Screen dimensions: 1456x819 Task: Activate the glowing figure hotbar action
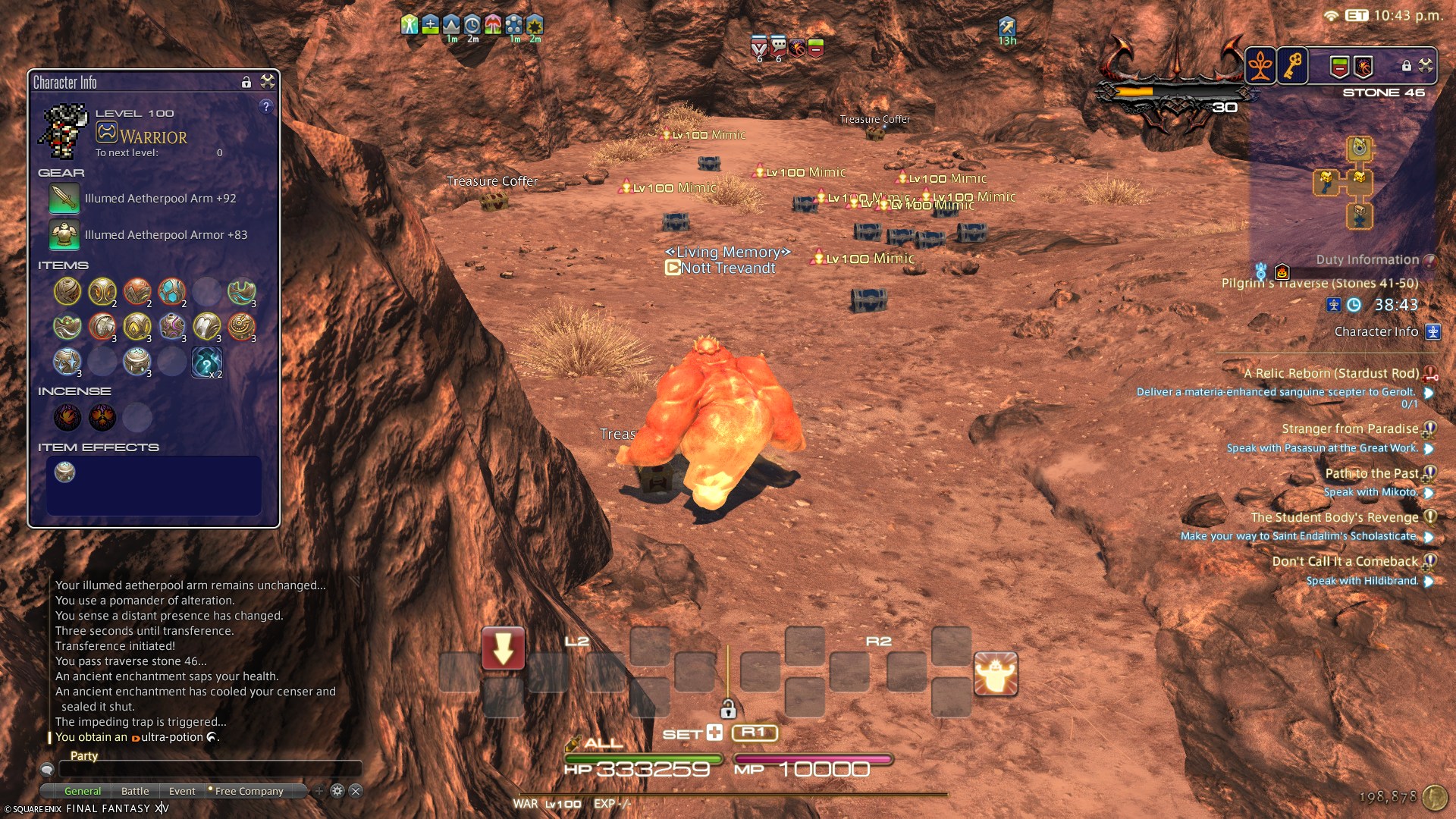click(996, 673)
